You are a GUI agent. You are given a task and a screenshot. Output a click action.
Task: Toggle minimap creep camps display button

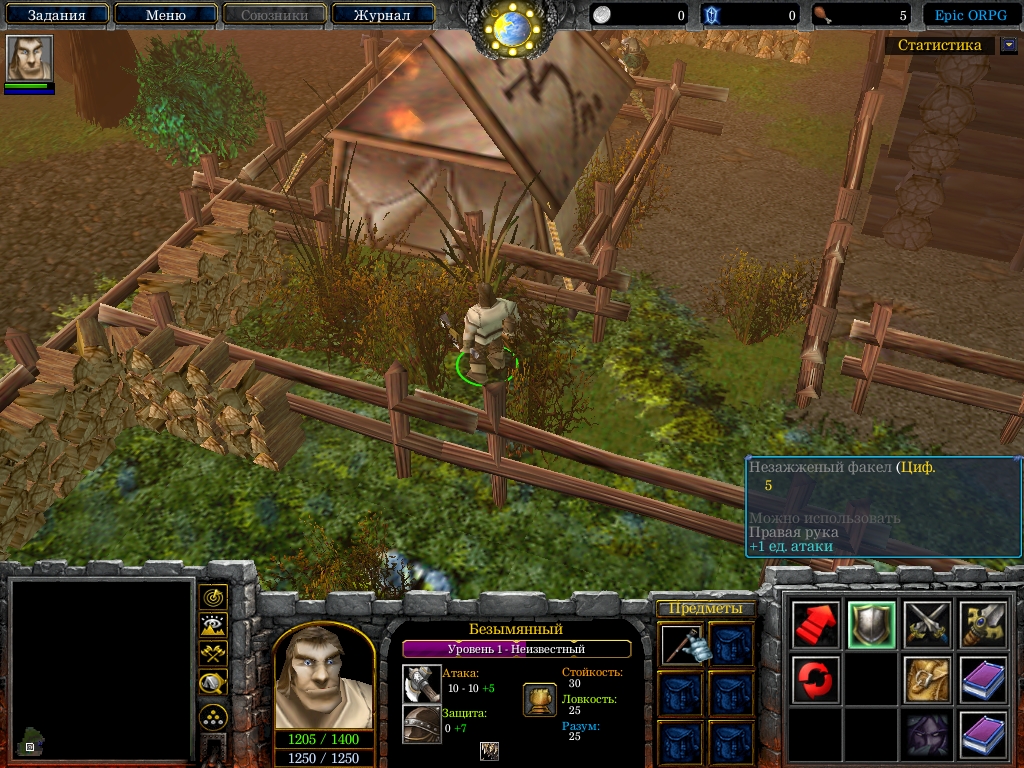(x=213, y=683)
